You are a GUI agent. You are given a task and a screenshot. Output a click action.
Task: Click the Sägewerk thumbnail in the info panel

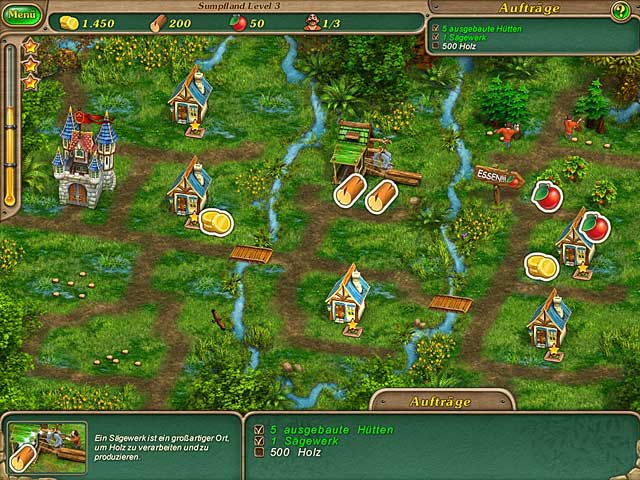click(x=47, y=446)
